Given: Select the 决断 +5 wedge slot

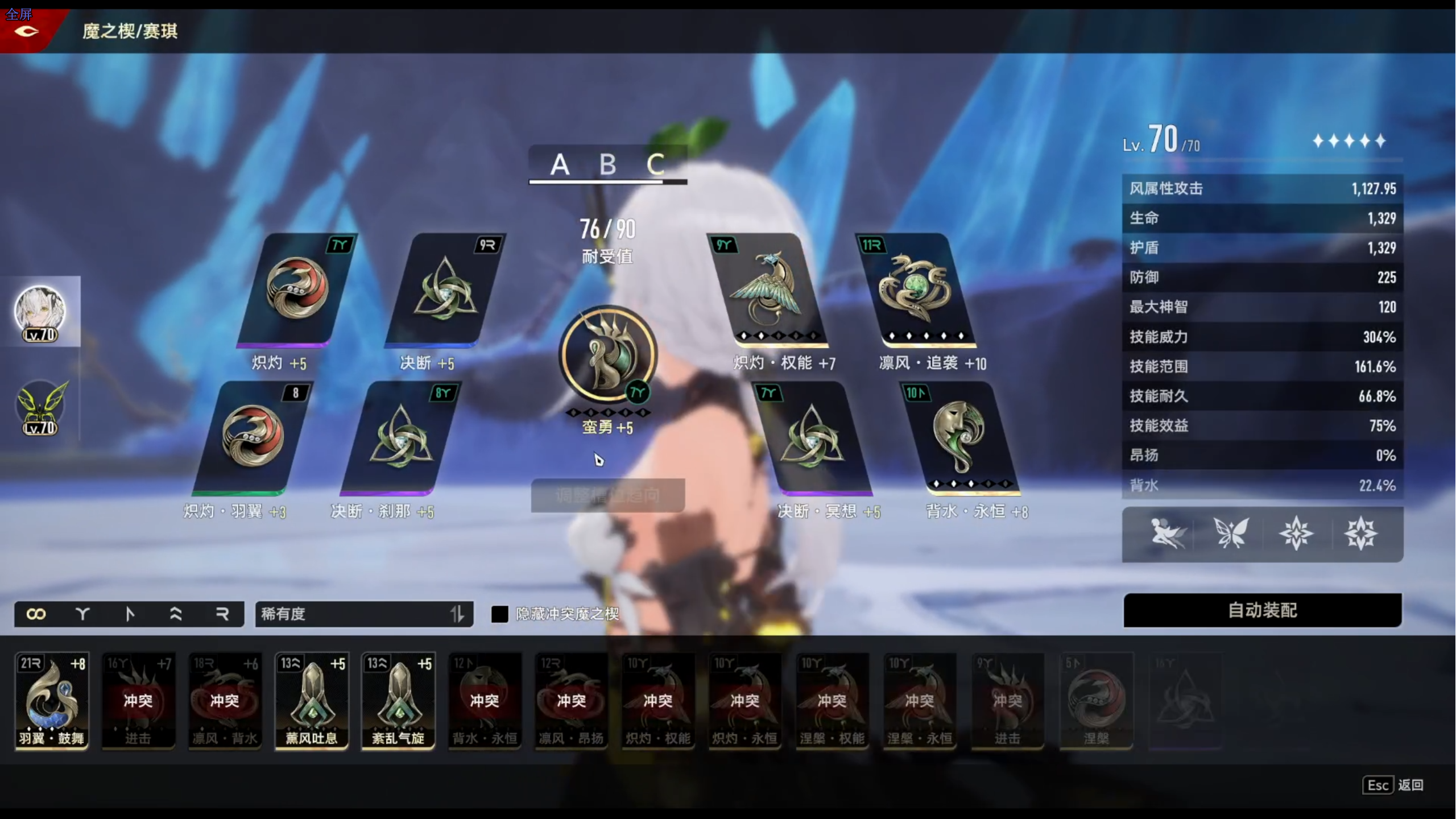Looking at the screenshot, I should tap(445, 289).
